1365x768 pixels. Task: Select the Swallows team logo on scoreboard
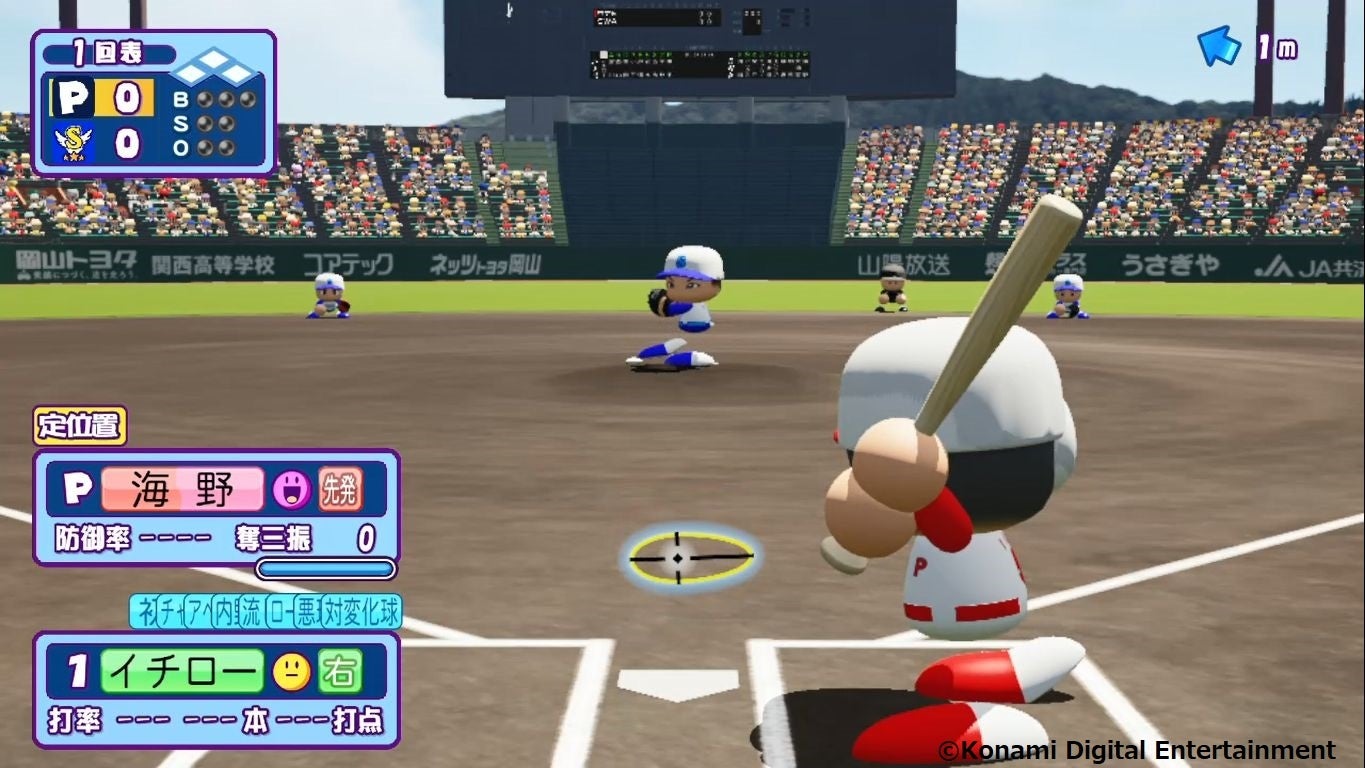(x=73, y=143)
